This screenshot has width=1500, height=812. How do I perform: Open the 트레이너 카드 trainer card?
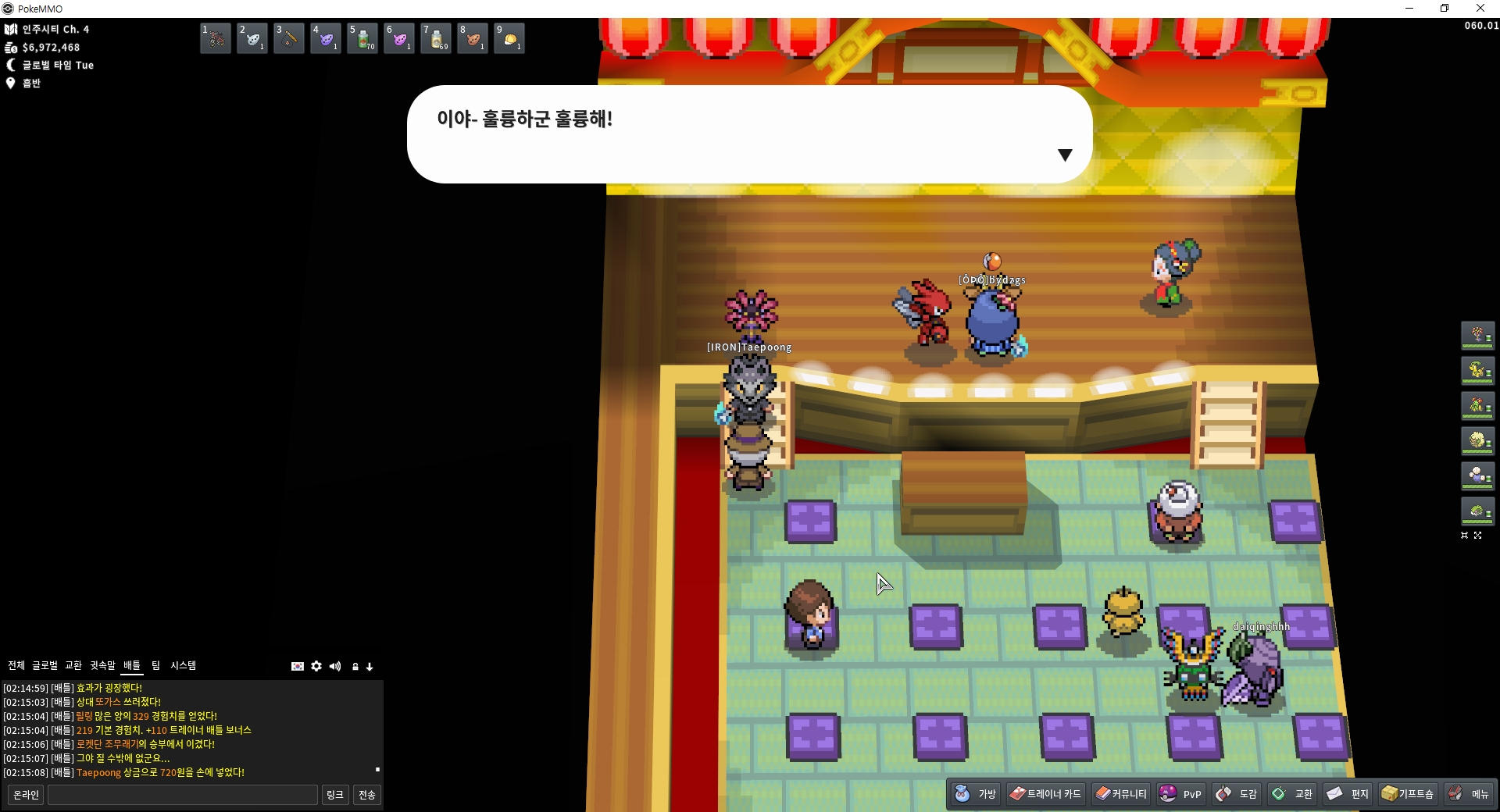coord(1045,793)
